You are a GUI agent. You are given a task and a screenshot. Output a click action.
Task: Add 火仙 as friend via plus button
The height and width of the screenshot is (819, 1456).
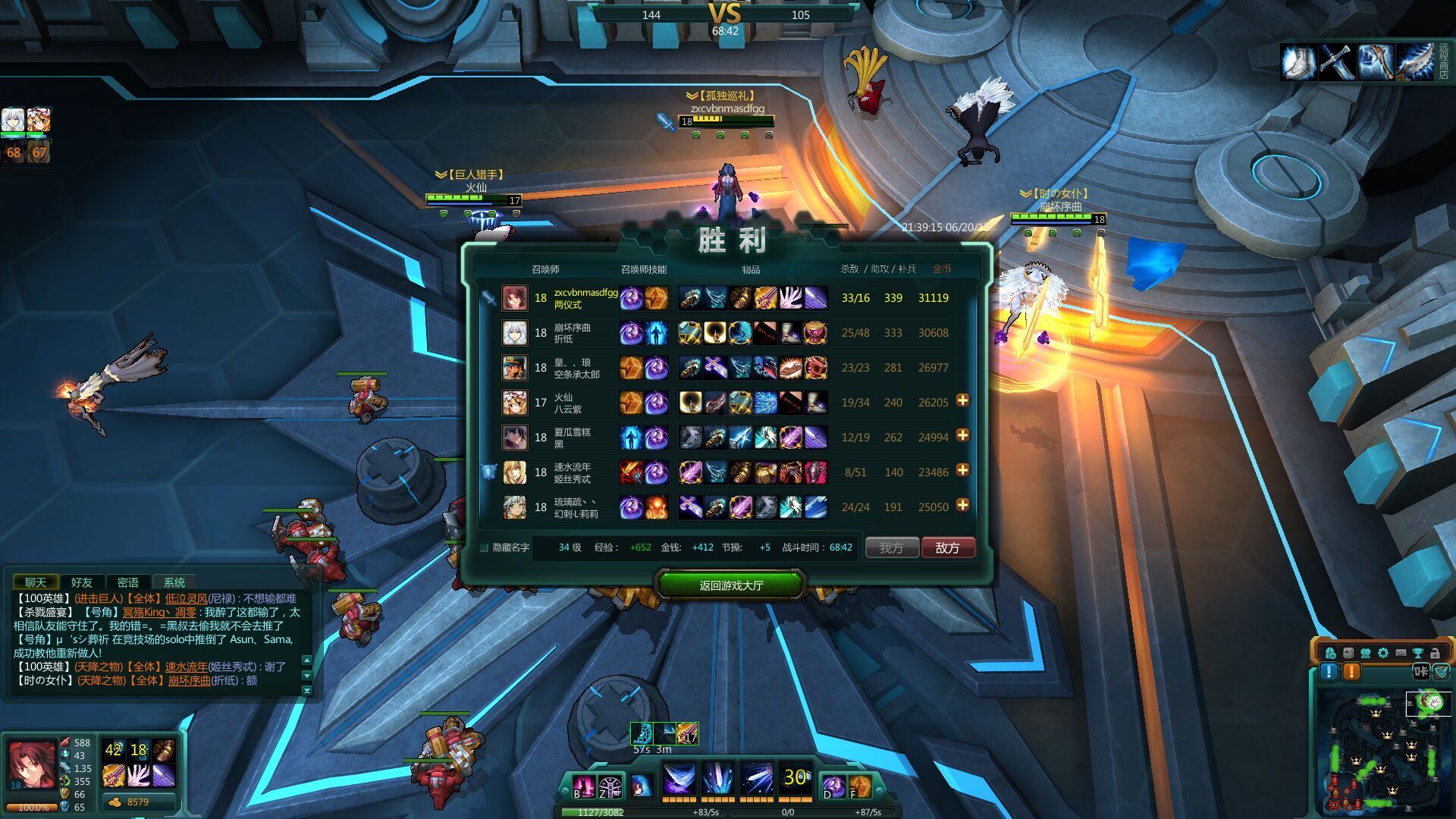pos(962,400)
